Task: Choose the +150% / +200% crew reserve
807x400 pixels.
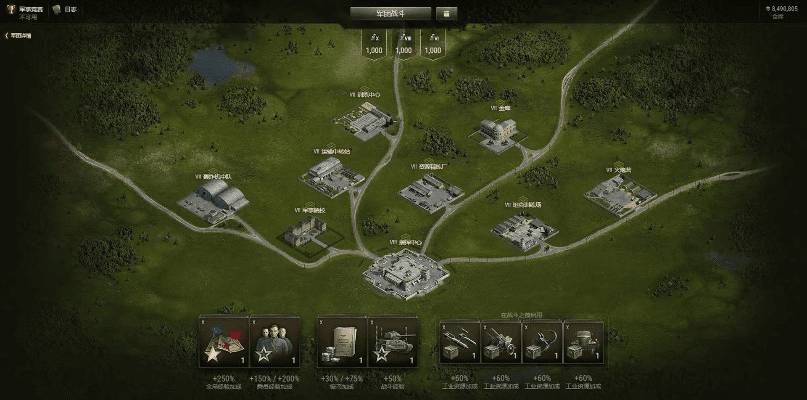Action: 275,343
